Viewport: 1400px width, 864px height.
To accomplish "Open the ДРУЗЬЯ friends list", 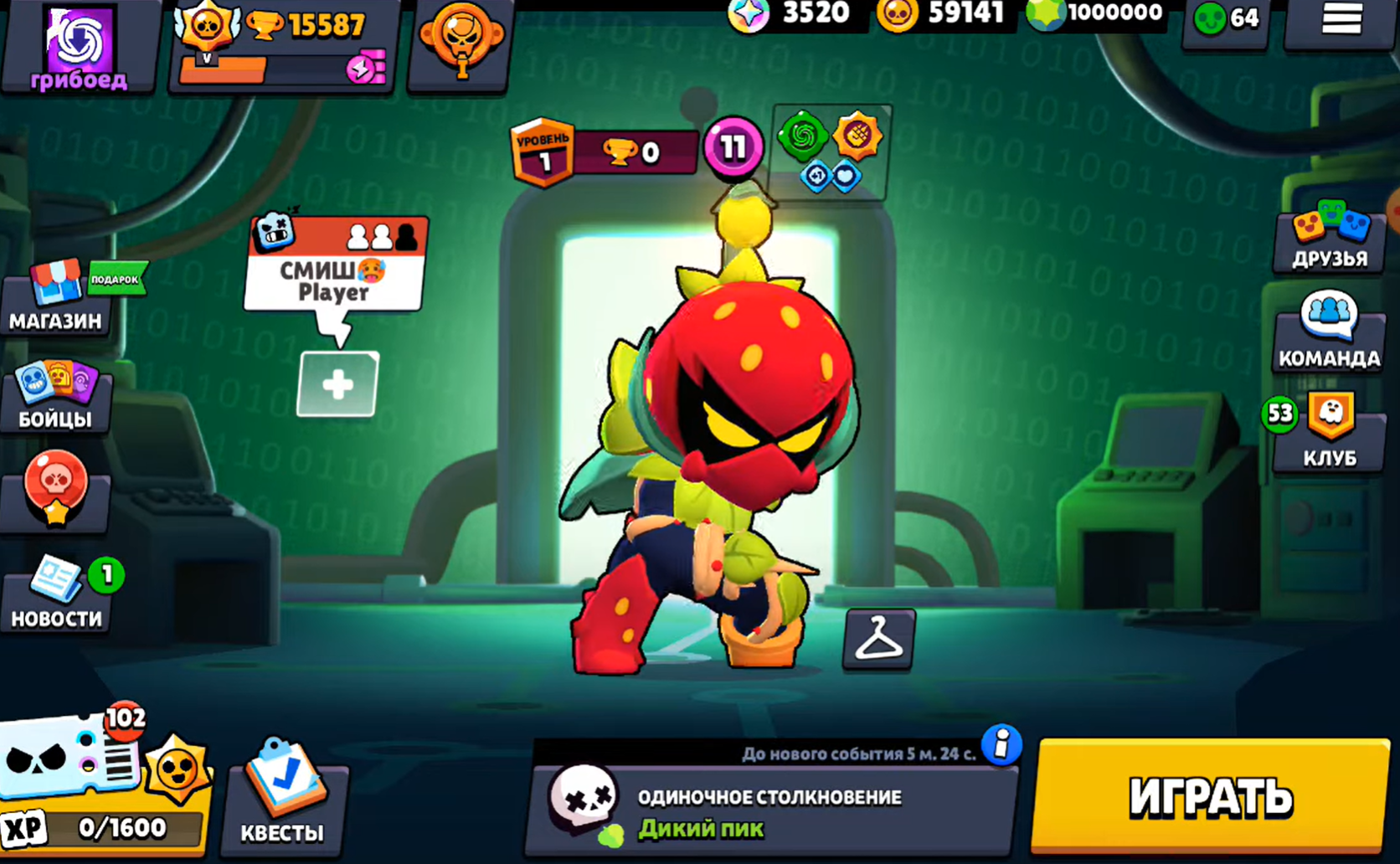I will (1329, 236).
